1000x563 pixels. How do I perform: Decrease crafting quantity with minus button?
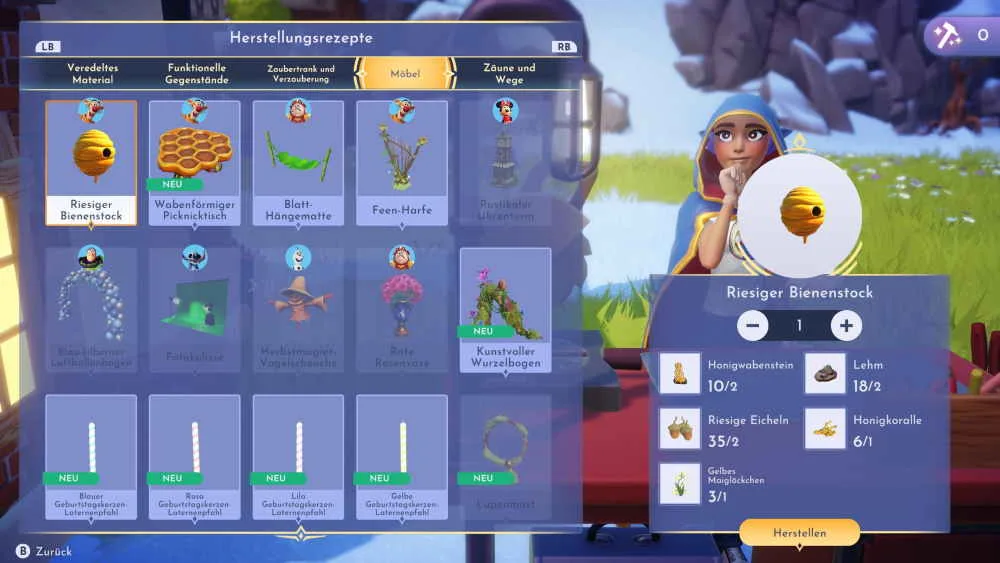(x=753, y=325)
